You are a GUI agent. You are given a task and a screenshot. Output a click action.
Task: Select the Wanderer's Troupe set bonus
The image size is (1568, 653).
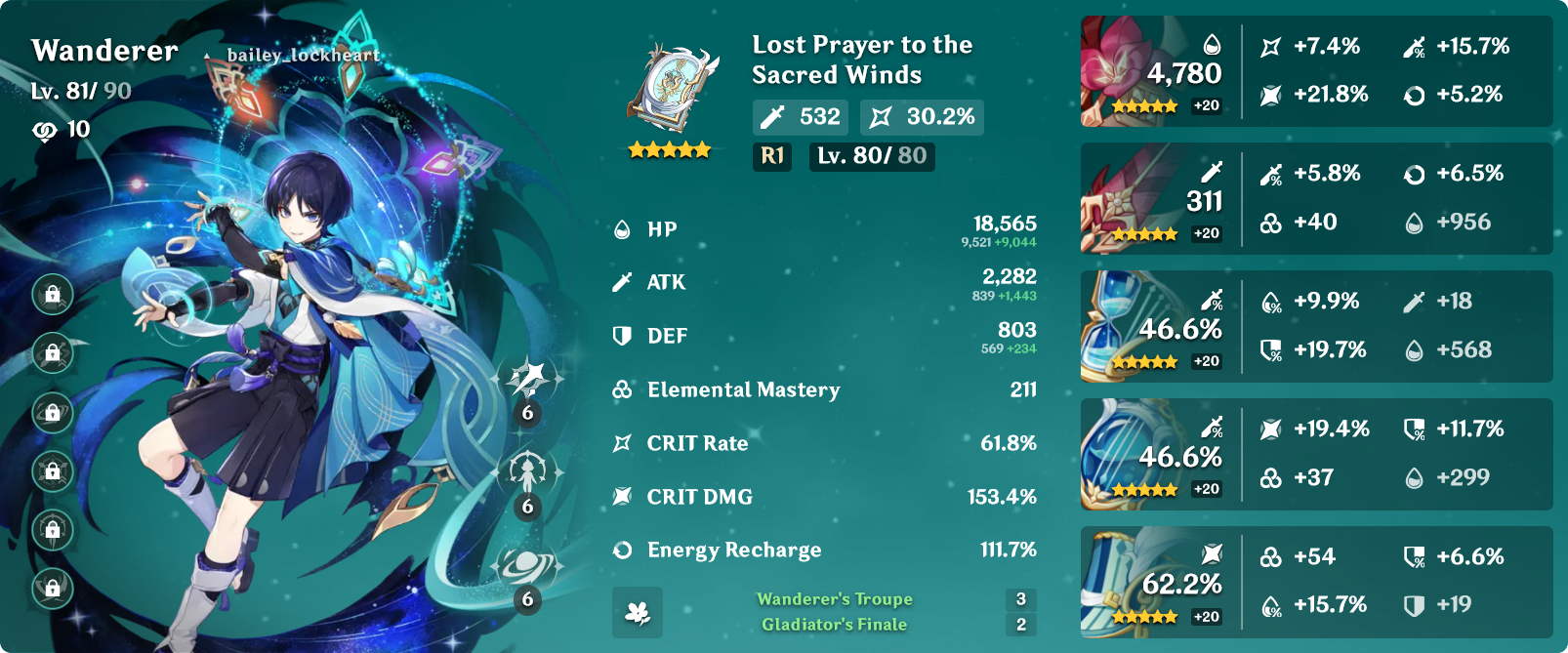tap(835, 599)
